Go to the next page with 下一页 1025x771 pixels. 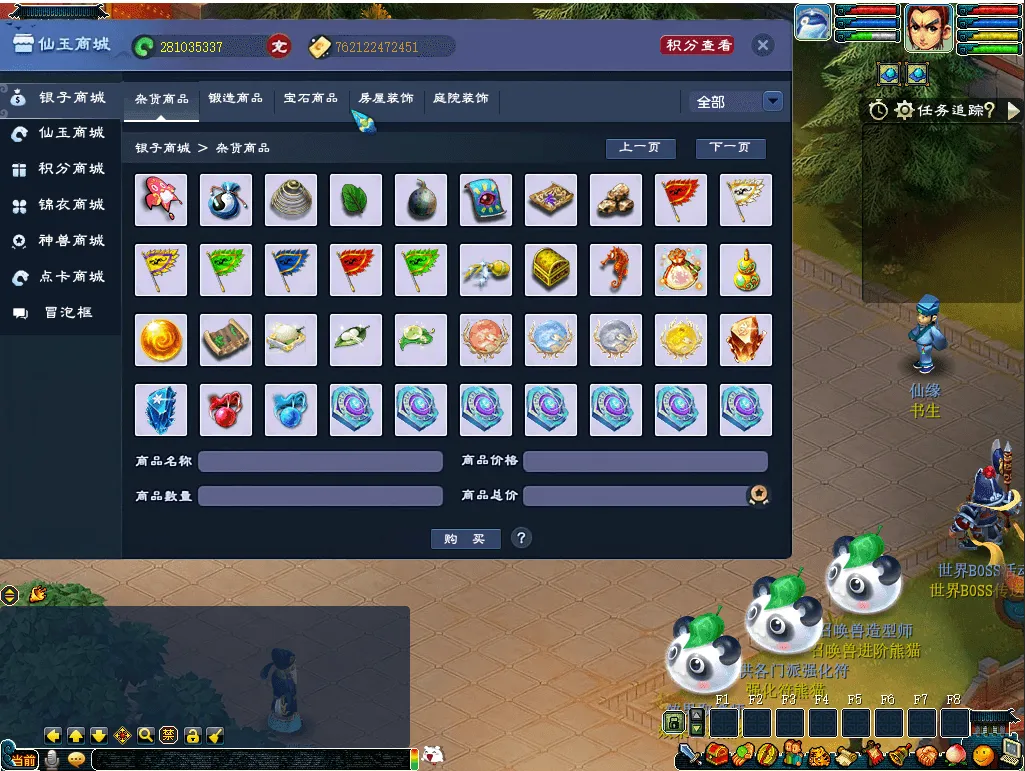click(730, 148)
